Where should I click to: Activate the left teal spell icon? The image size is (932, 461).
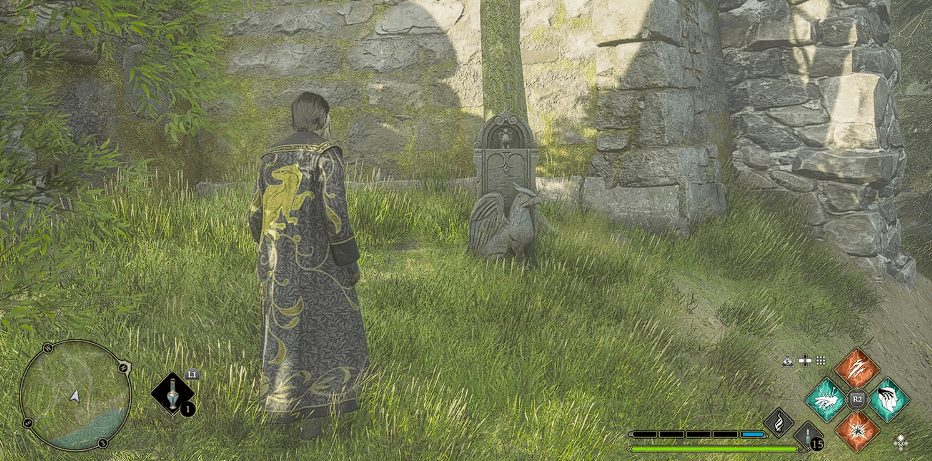click(x=826, y=400)
